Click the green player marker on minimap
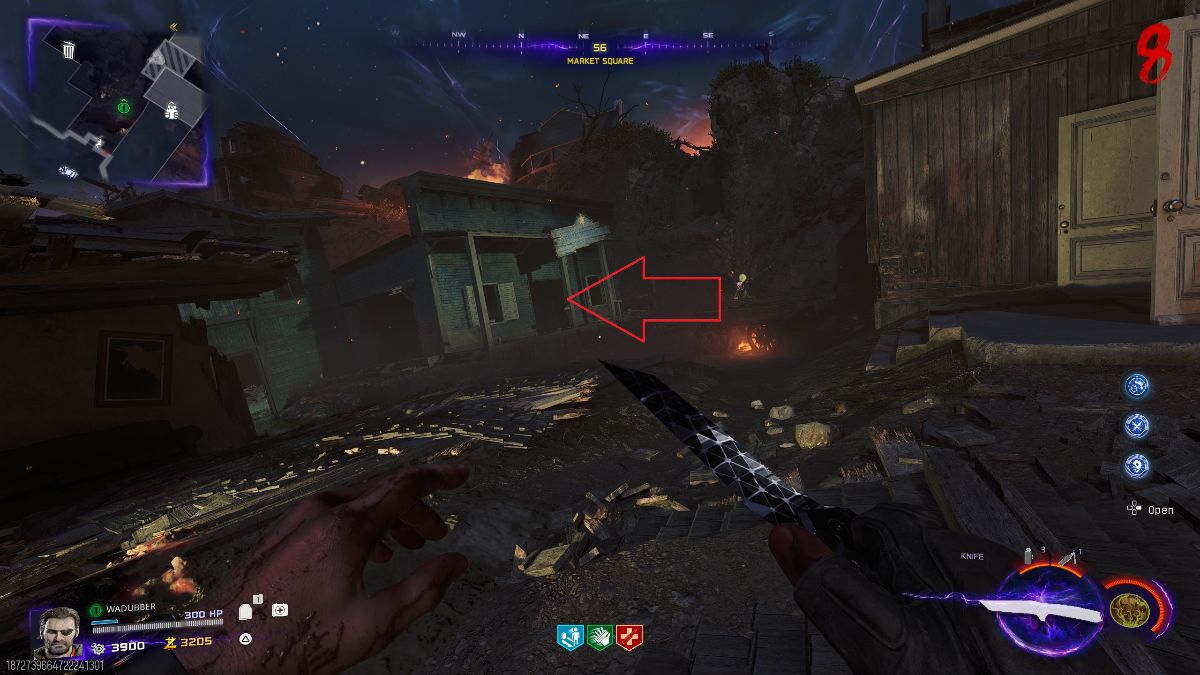The image size is (1200, 675). click(x=123, y=104)
